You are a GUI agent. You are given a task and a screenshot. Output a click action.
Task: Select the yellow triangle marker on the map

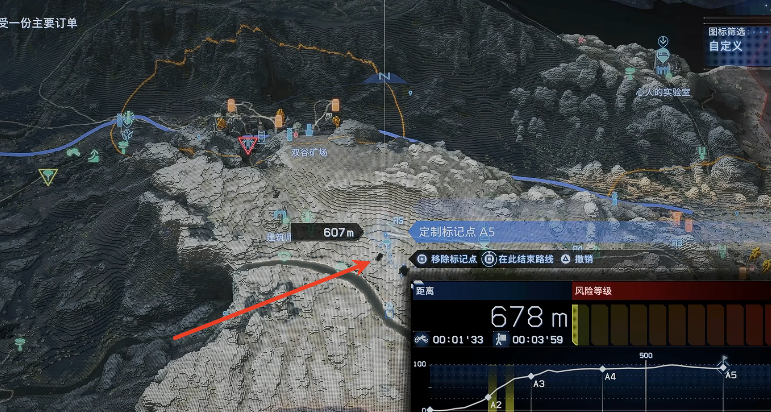point(46,177)
